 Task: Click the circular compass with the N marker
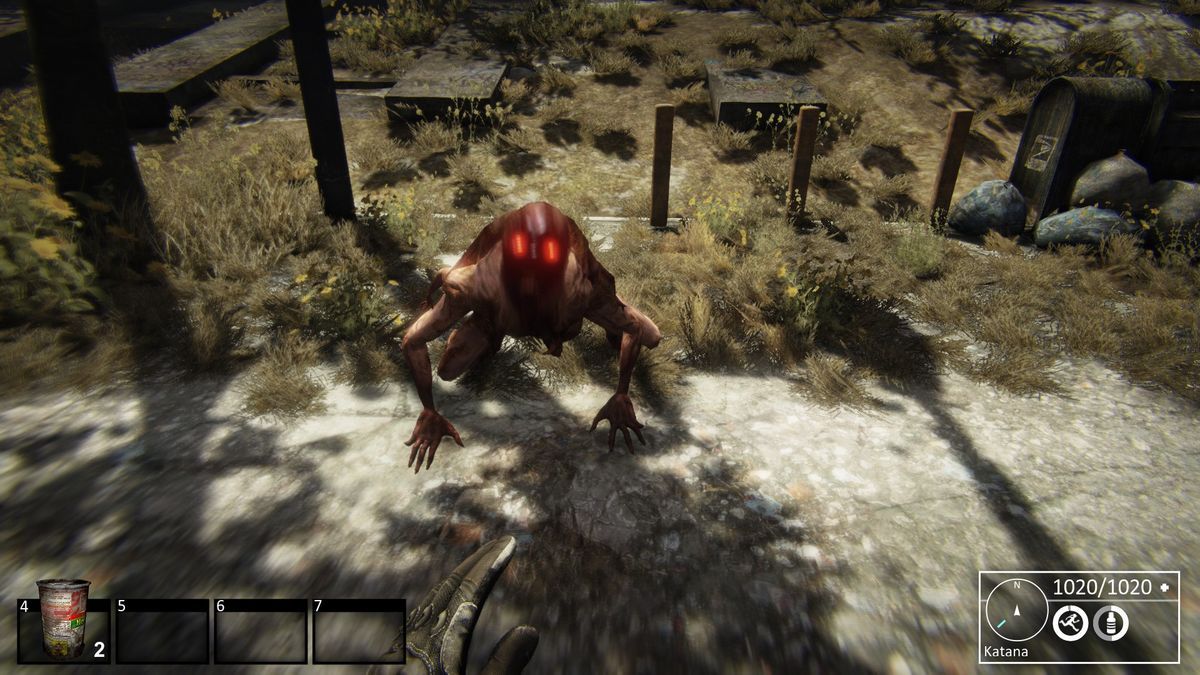1017,610
